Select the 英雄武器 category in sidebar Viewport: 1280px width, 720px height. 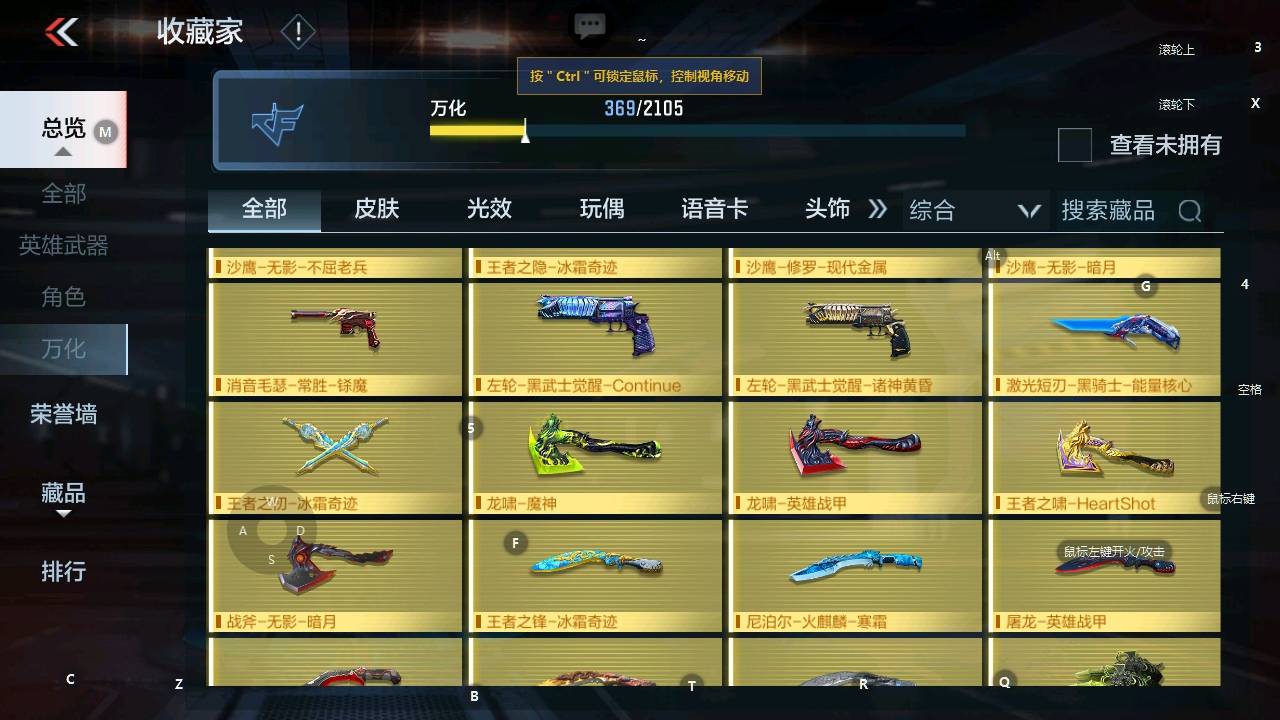62,245
